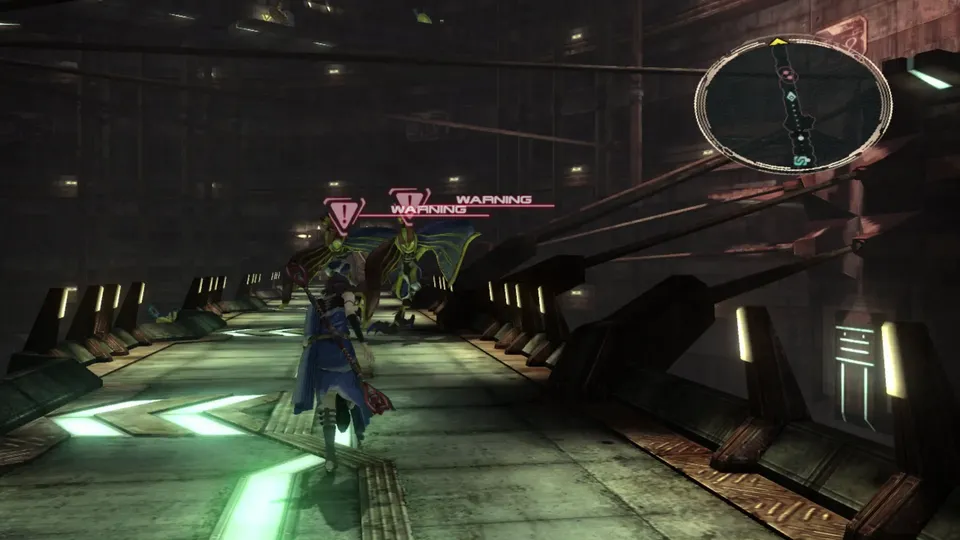The width and height of the screenshot is (960, 540).
Task: Select the pink enemy marker on the minimap
Action: tap(788, 75)
